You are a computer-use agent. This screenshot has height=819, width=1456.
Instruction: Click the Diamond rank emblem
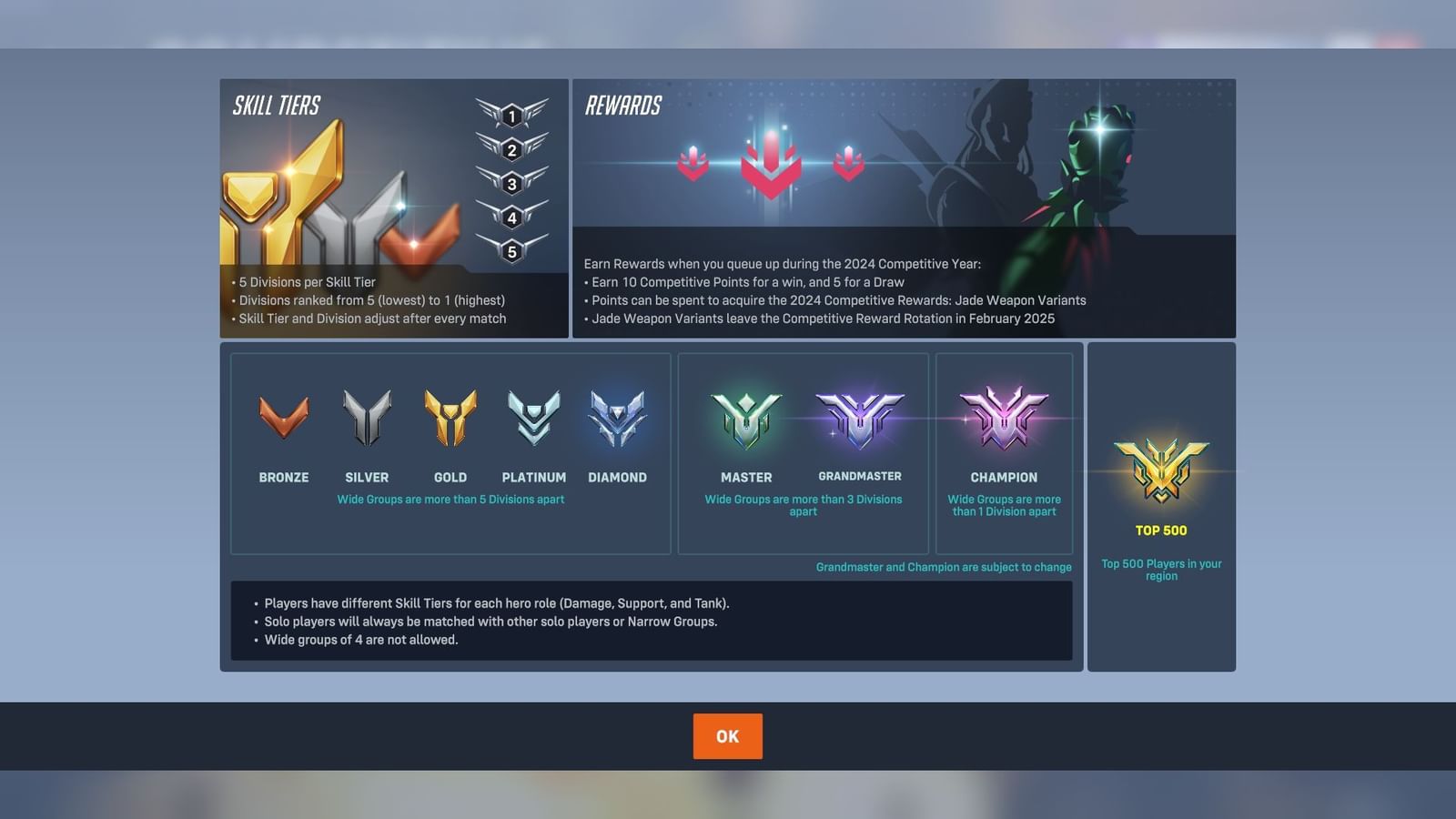[618, 417]
